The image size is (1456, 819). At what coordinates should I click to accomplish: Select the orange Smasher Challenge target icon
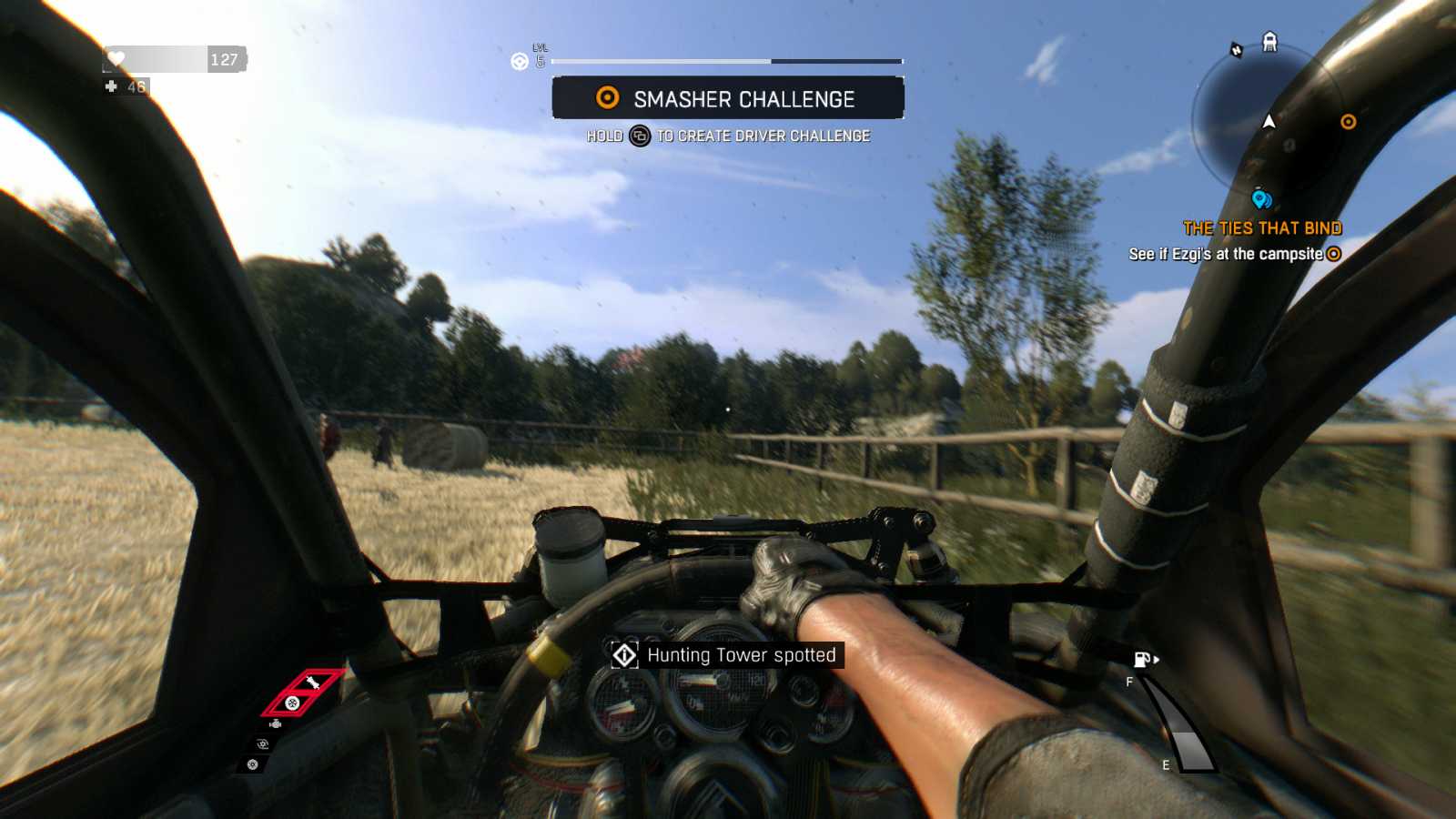click(x=604, y=99)
